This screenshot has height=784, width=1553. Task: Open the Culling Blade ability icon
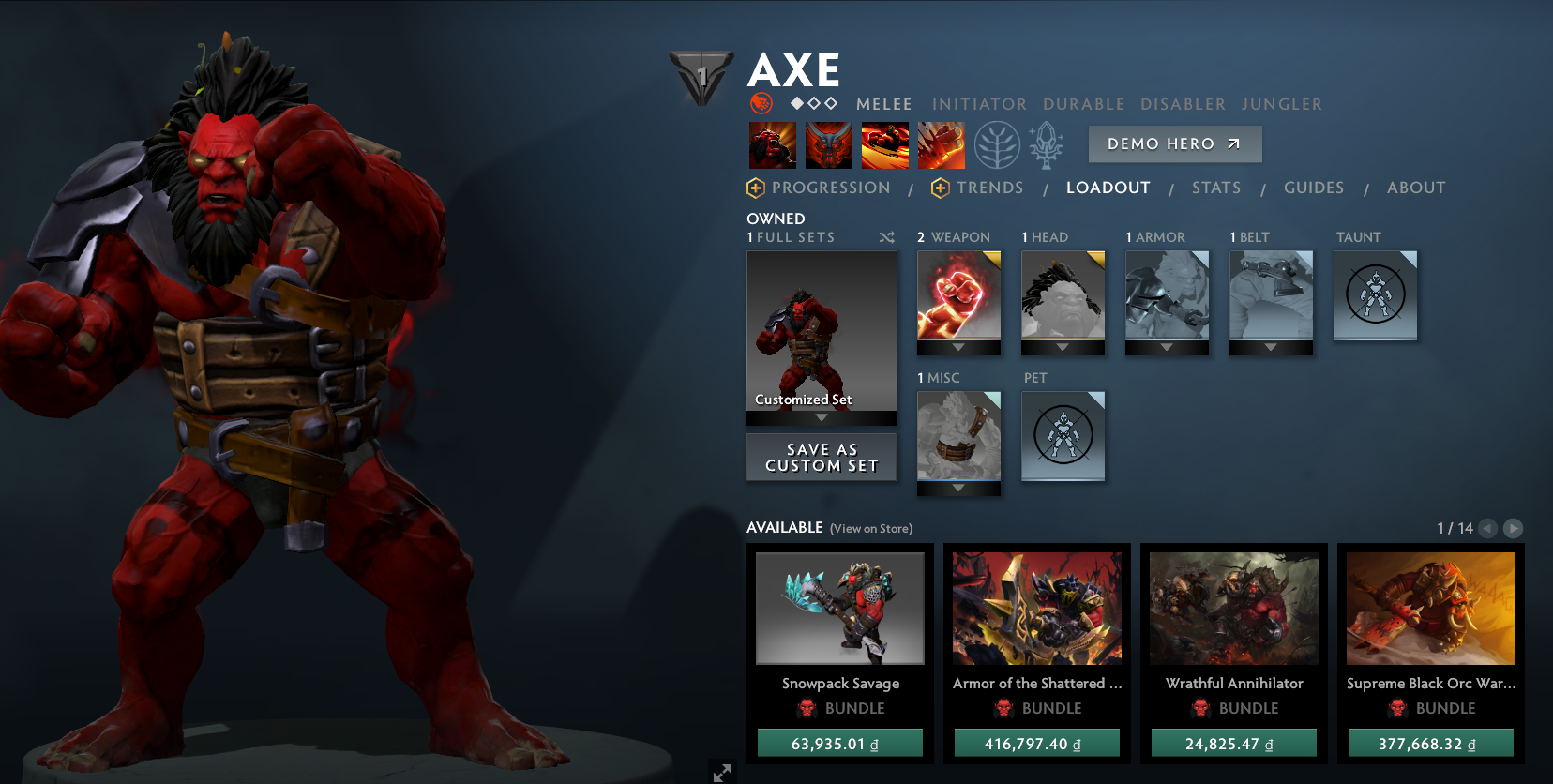(942, 145)
